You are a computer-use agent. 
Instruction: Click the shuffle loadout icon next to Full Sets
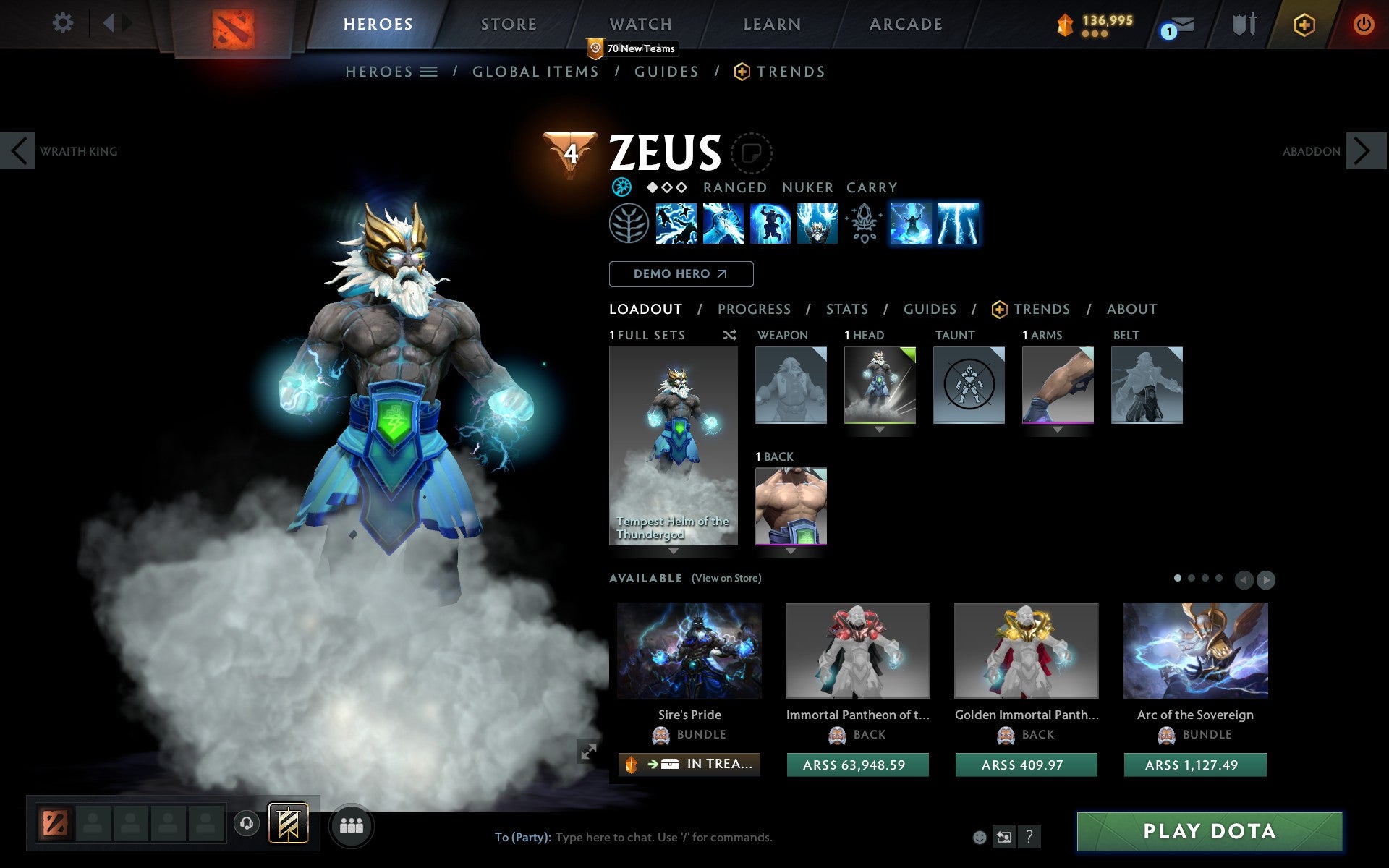[x=729, y=336]
